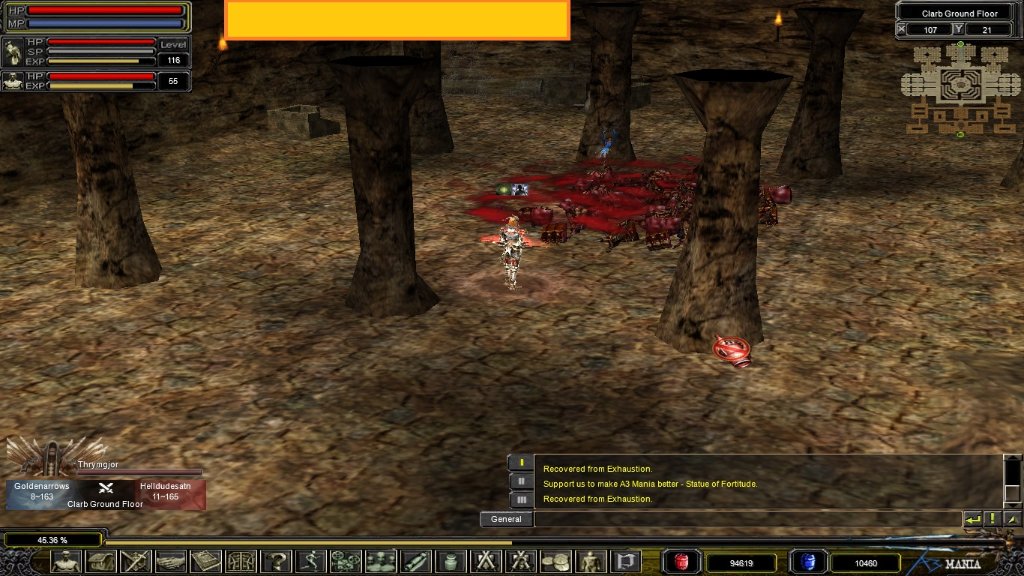Screen dimensions: 1024x576
Task: Click the gold coins icon
Action: 554,562
